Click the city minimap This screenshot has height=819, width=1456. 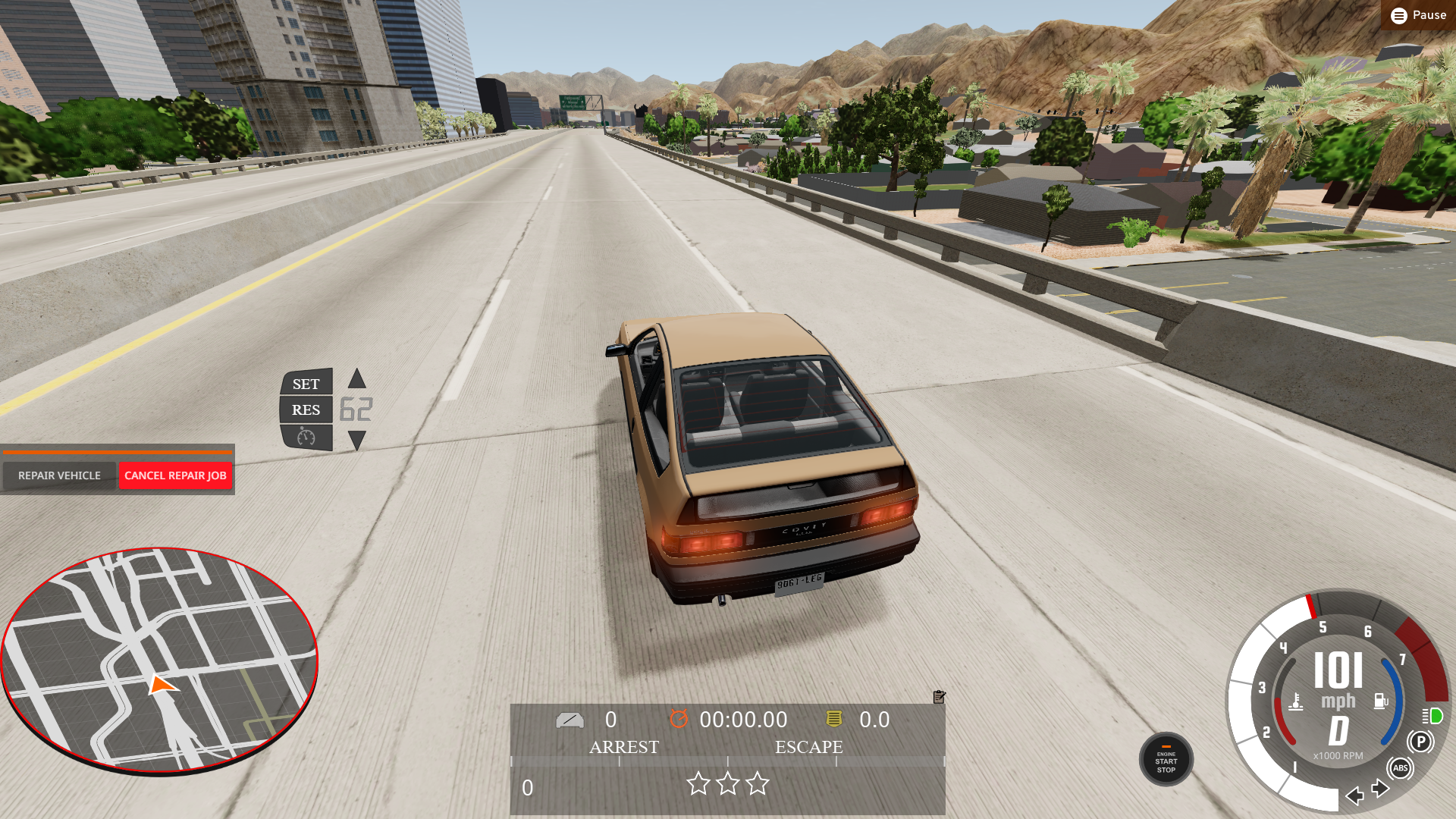[159, 660]
